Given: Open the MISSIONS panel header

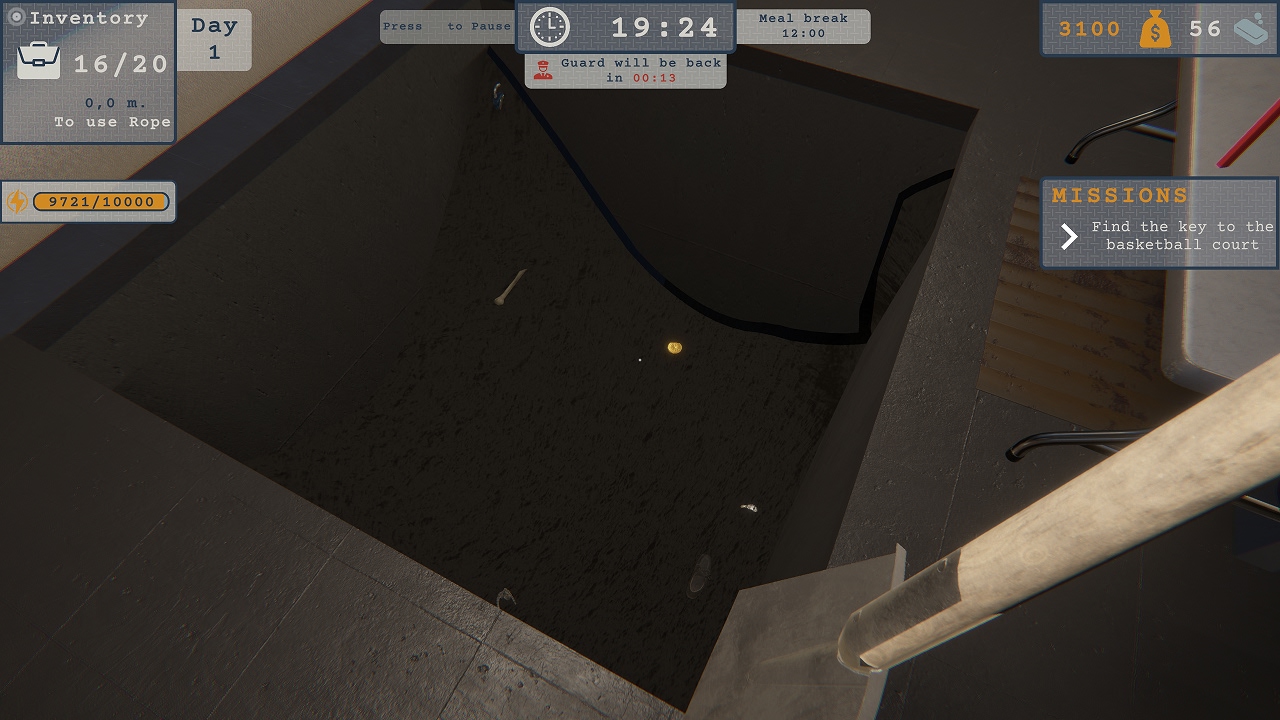Looking at the screenshot, I should click(1120, 195).
